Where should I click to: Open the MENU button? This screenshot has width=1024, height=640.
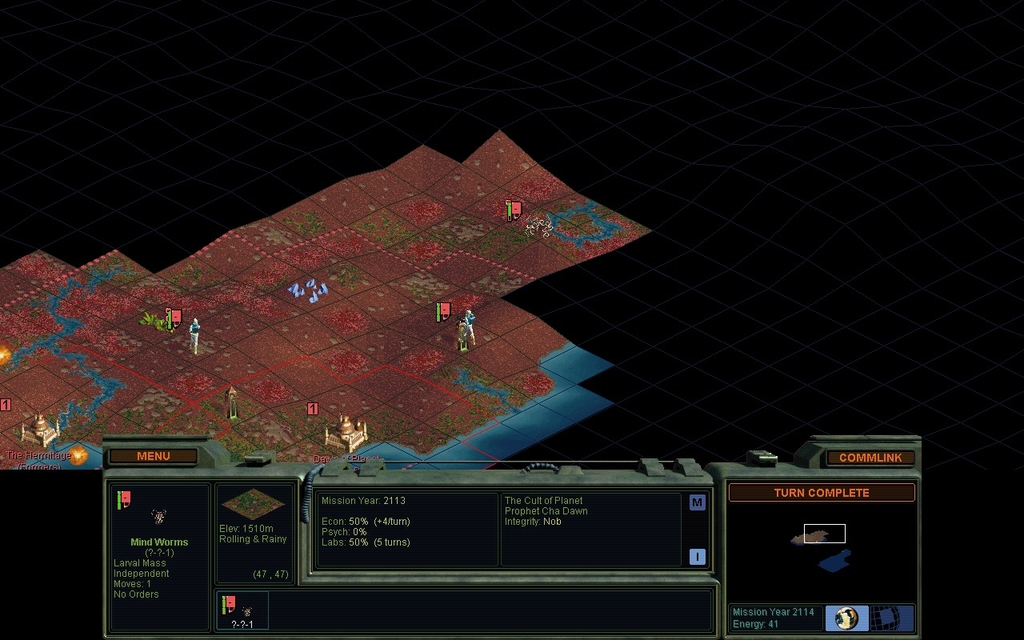[x=153, y=456]
